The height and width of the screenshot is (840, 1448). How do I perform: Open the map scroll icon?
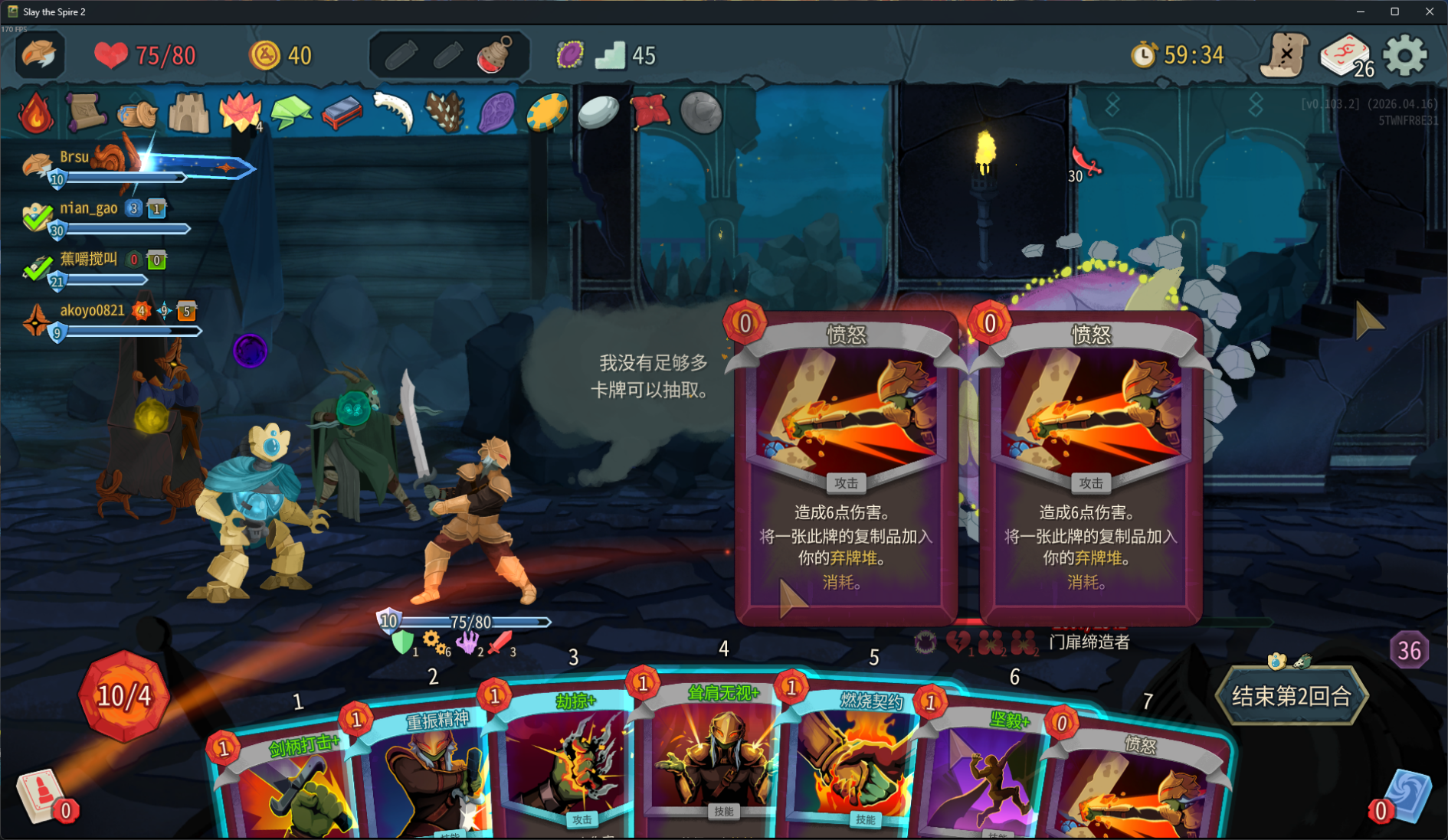click(1284, 55)
